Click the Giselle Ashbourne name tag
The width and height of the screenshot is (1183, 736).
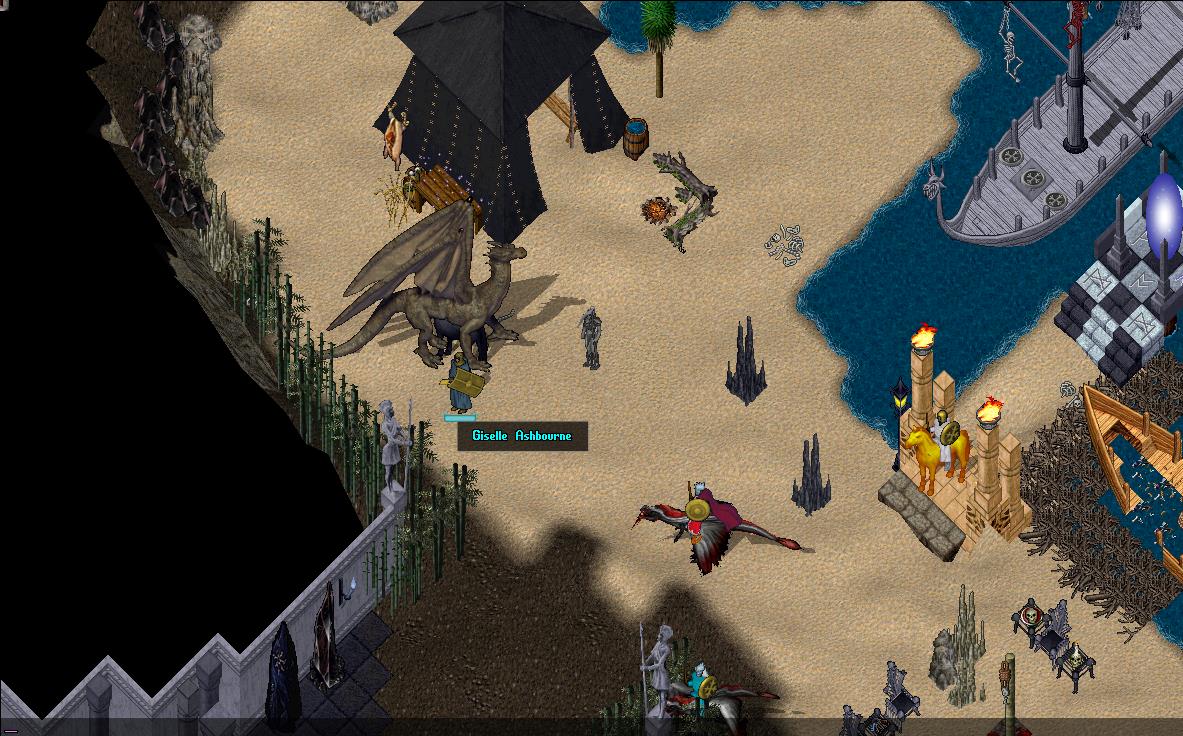(522, 436)
